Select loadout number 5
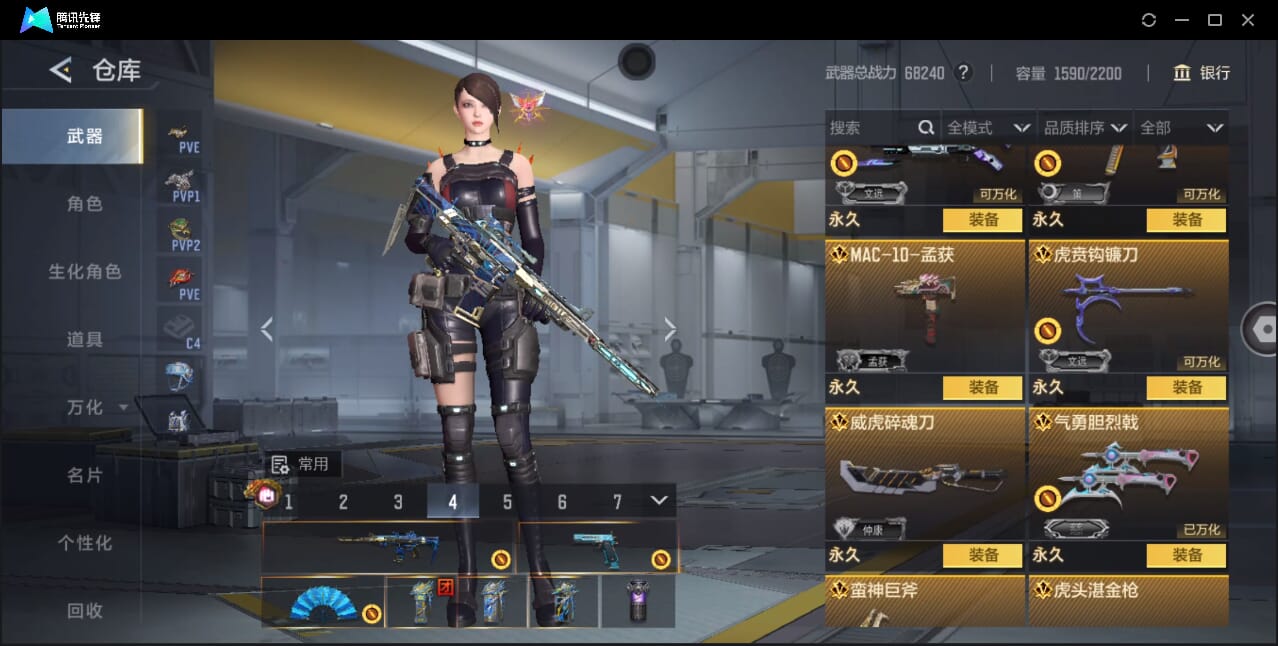The image size is (1278, 646). pyautogui.click(x=507, y=502)
